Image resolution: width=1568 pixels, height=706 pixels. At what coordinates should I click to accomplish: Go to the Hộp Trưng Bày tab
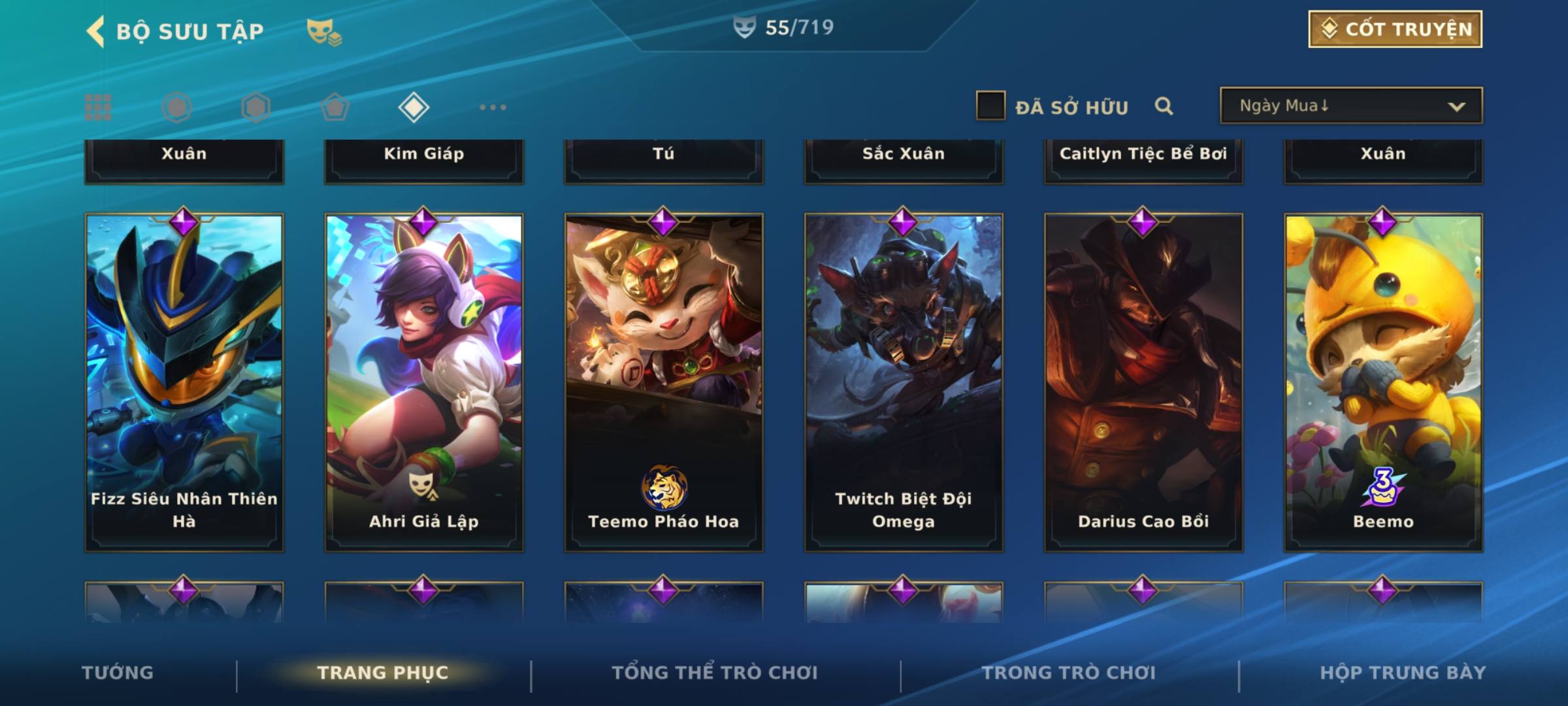click(1403, 673)
